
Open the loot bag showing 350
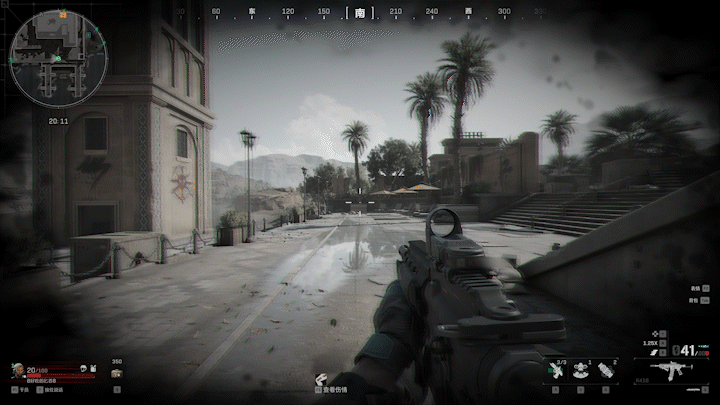coord(117,372)
